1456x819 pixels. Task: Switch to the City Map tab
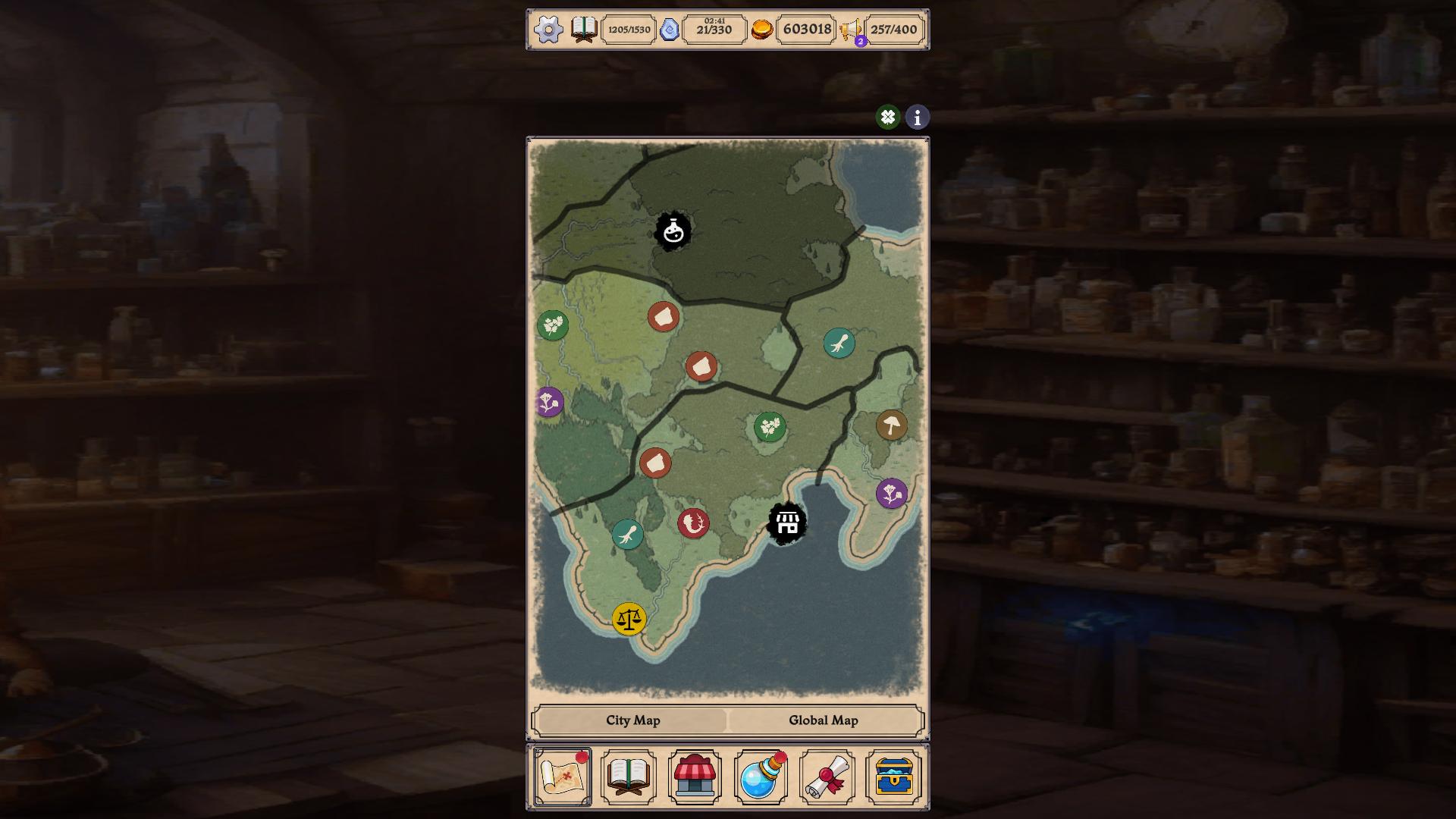[x=632, y=720]
